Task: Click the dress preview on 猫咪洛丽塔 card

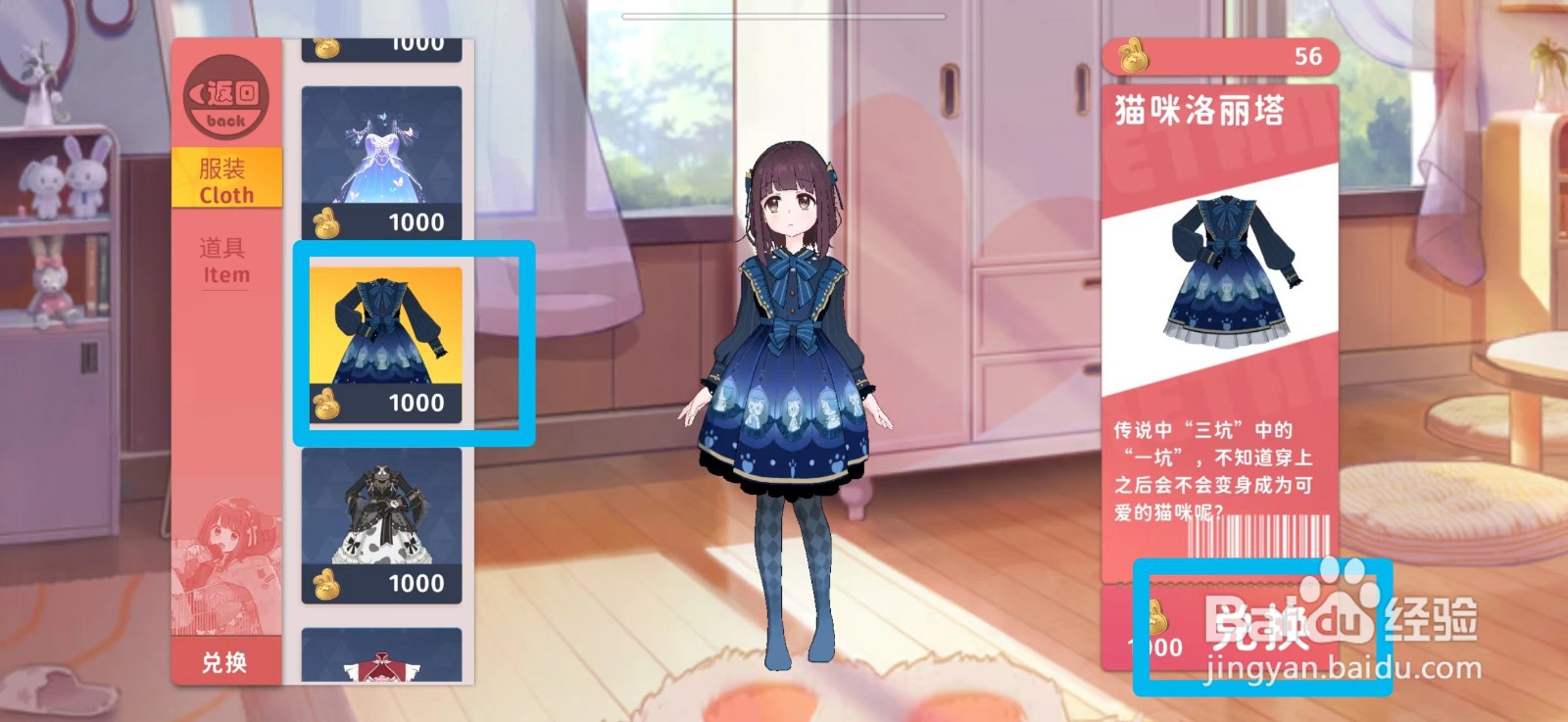Action: 1228,274
